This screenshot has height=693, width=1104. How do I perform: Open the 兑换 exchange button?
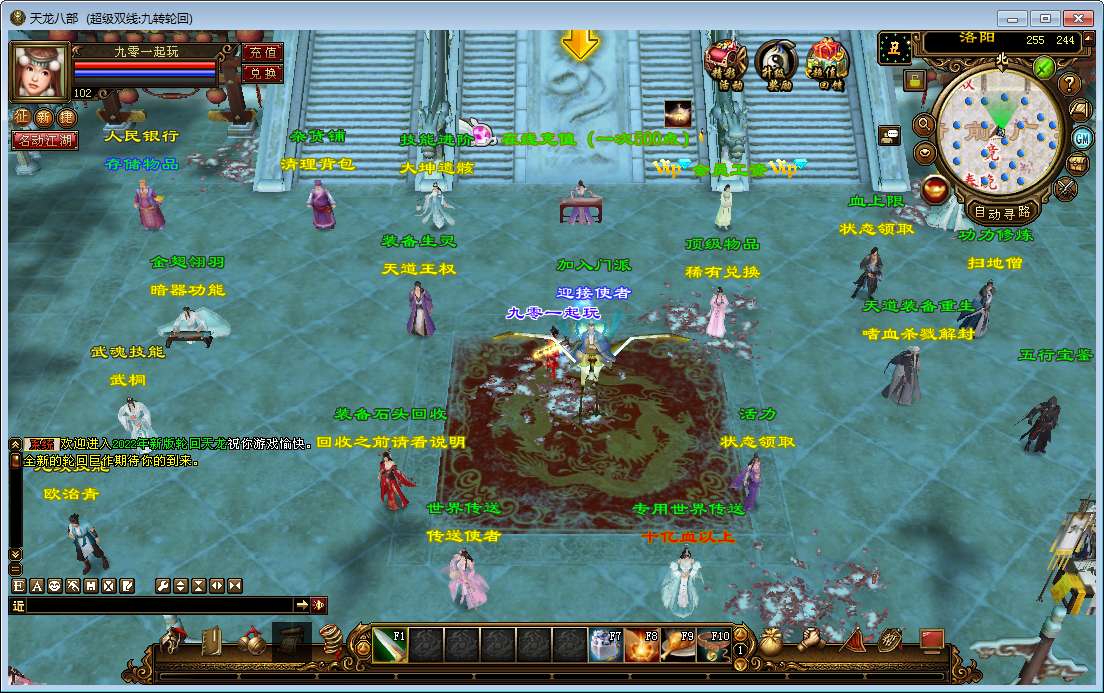262,73
